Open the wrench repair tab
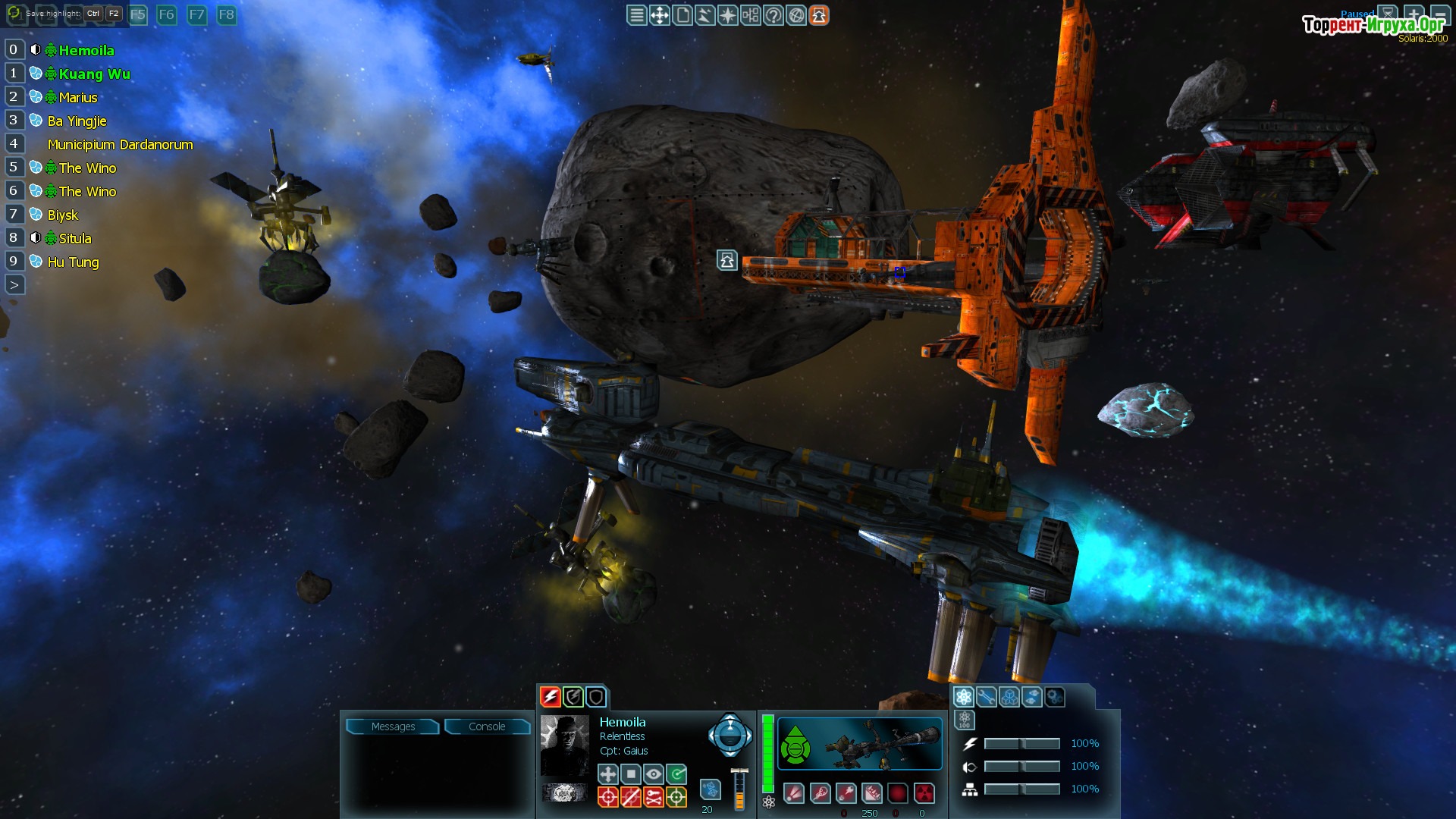The width and height of the screenshot is (1456, 819). coord(987,697)
